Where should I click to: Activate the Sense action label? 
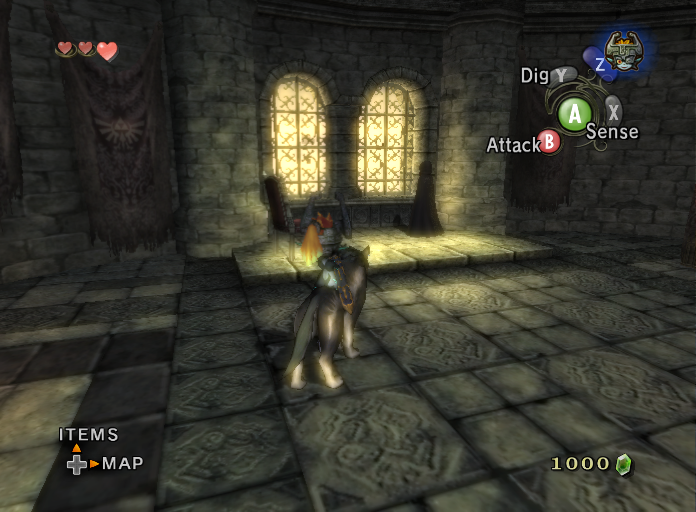point(612,131)
